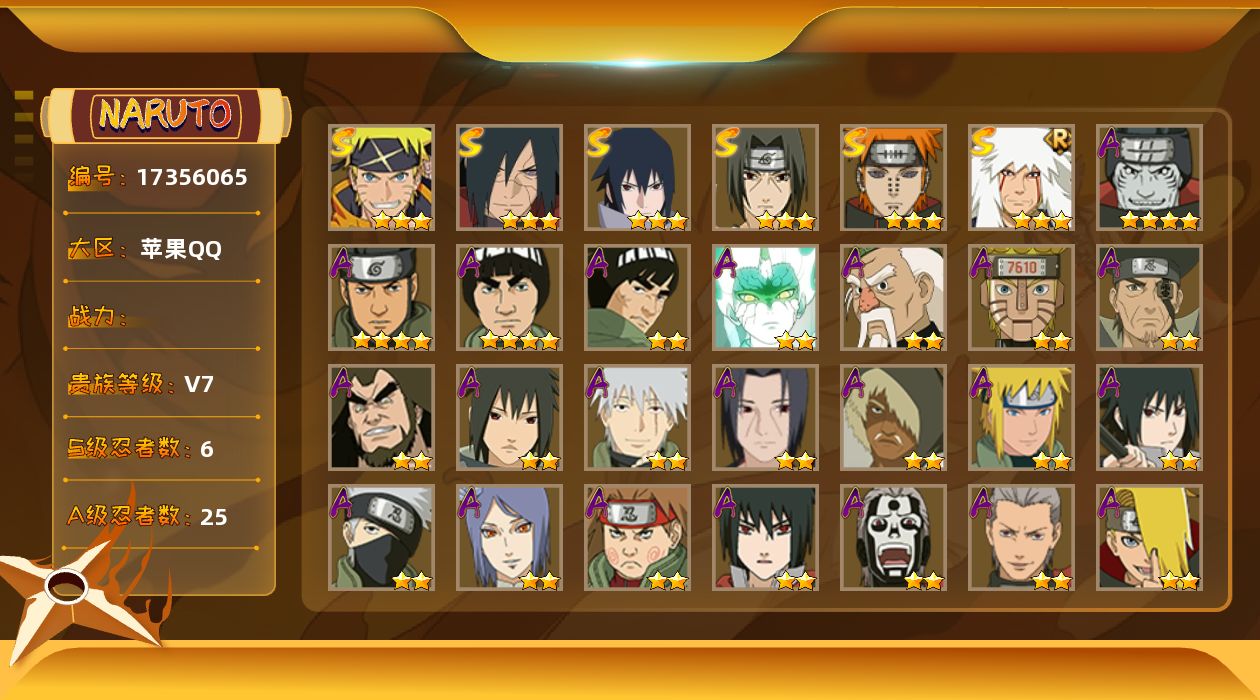1260x700 pixels.
Task: Select the old man with the red nose
Action: coord(893,297)
